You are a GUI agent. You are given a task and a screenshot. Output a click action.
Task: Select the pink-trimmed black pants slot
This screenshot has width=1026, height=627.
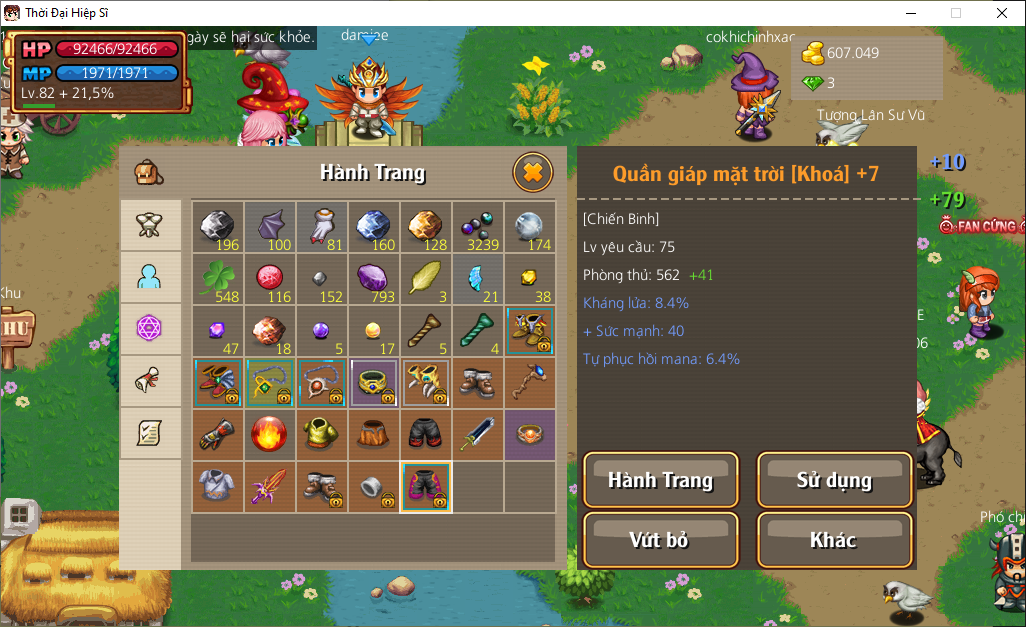point(425,487)
